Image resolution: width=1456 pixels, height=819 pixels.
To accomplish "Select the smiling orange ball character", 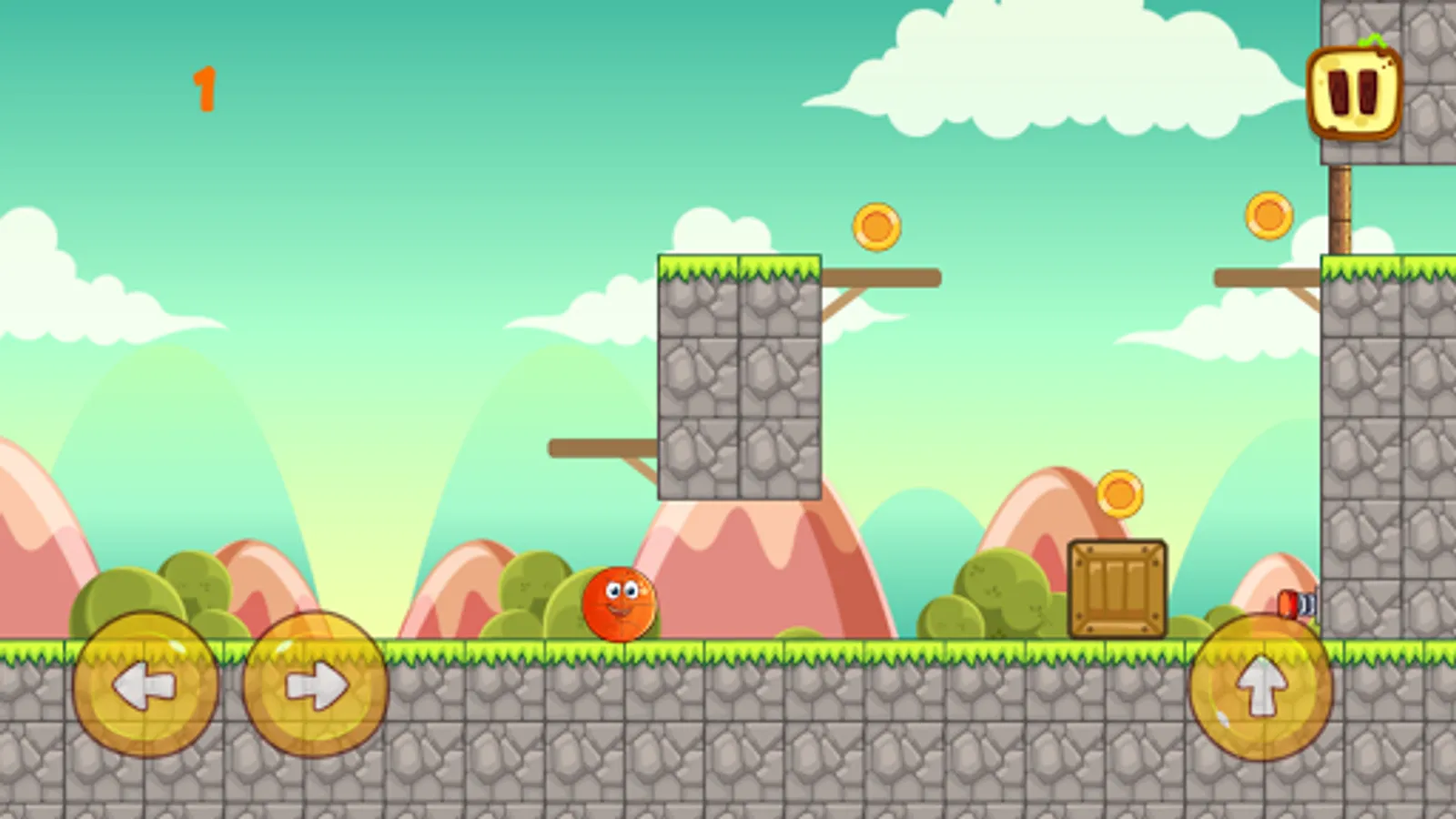I will pos(619,605).
